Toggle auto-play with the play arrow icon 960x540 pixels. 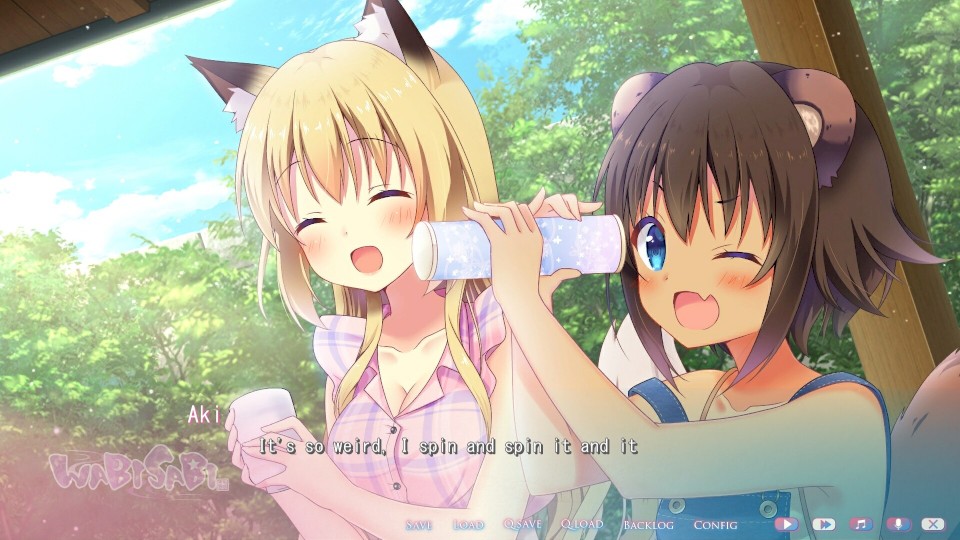786,523
